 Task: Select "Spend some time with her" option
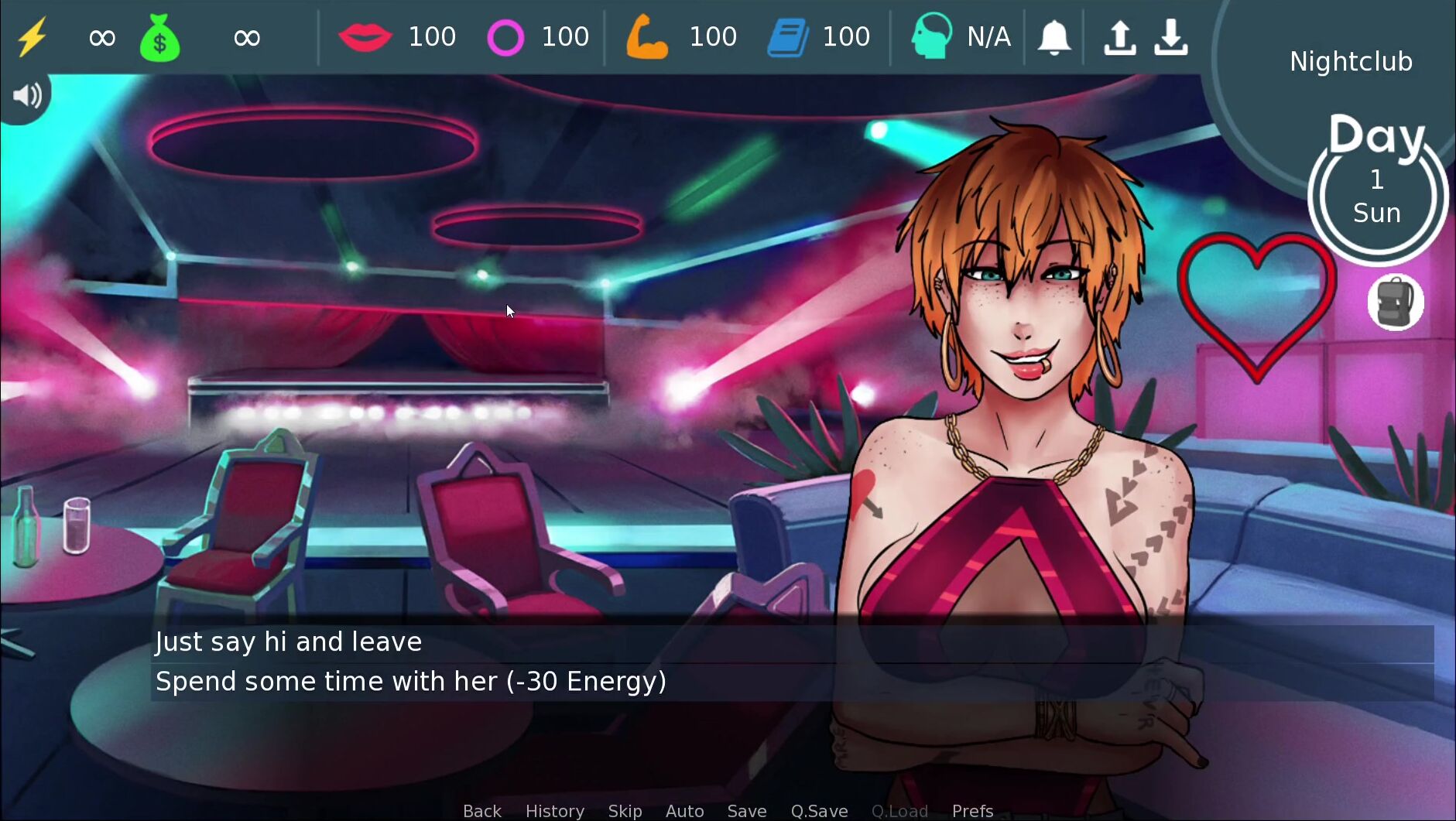(x=410, y=682)
